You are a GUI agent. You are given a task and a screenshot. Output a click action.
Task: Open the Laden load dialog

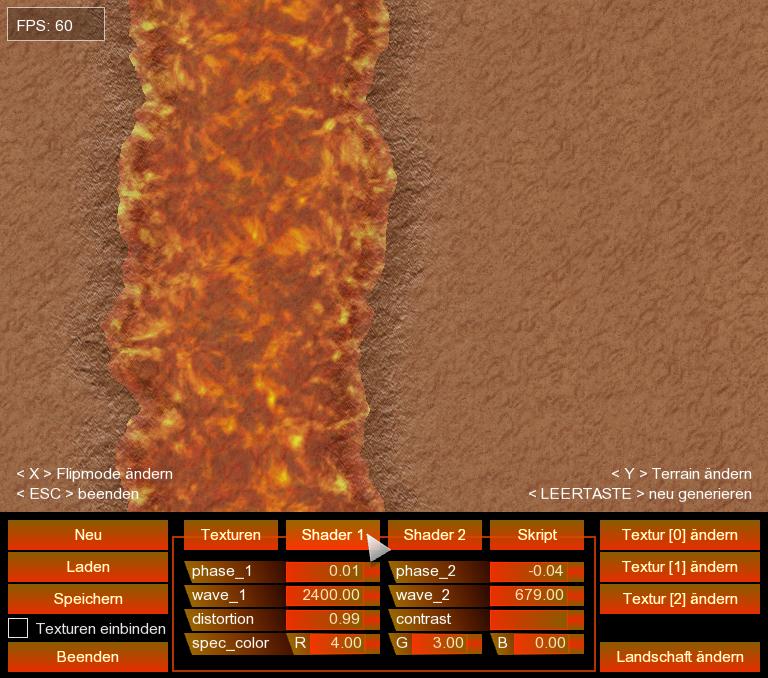click(88, 567)
